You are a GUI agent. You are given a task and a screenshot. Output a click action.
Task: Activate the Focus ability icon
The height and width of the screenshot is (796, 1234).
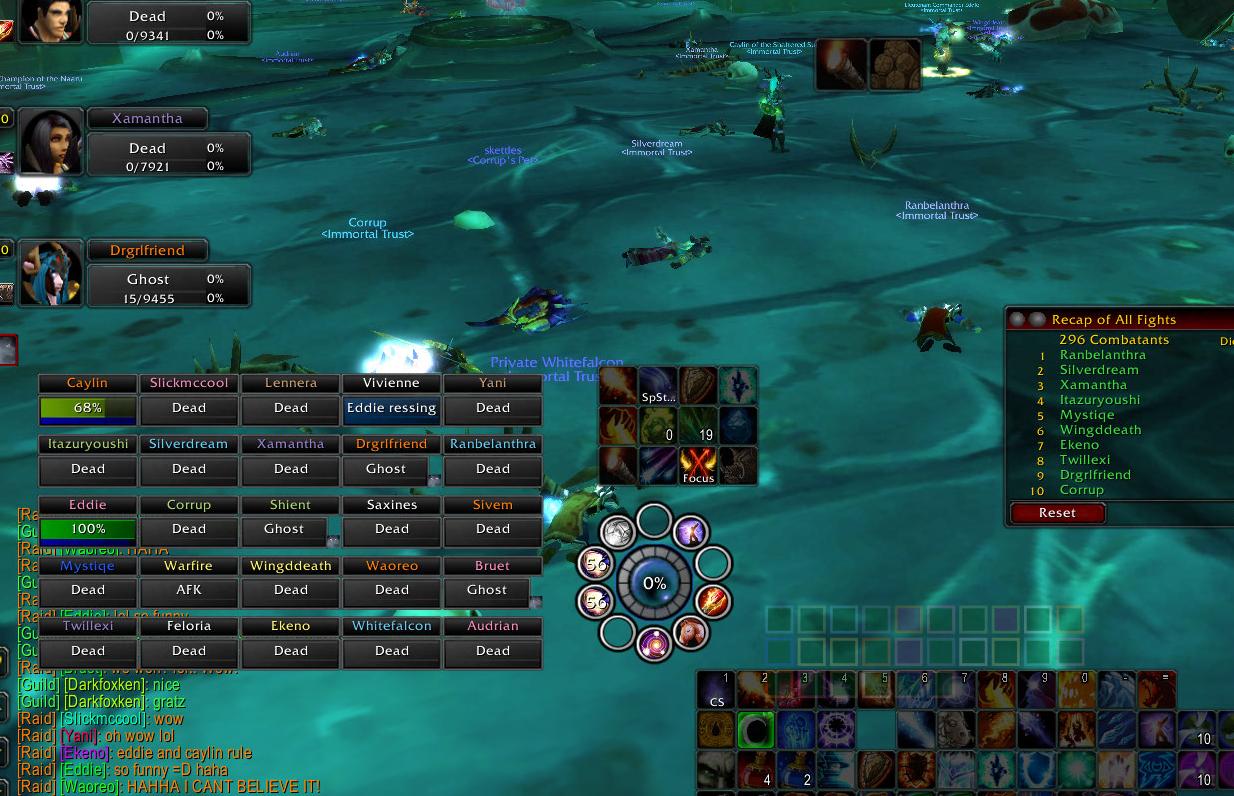[x=698, y=466]
